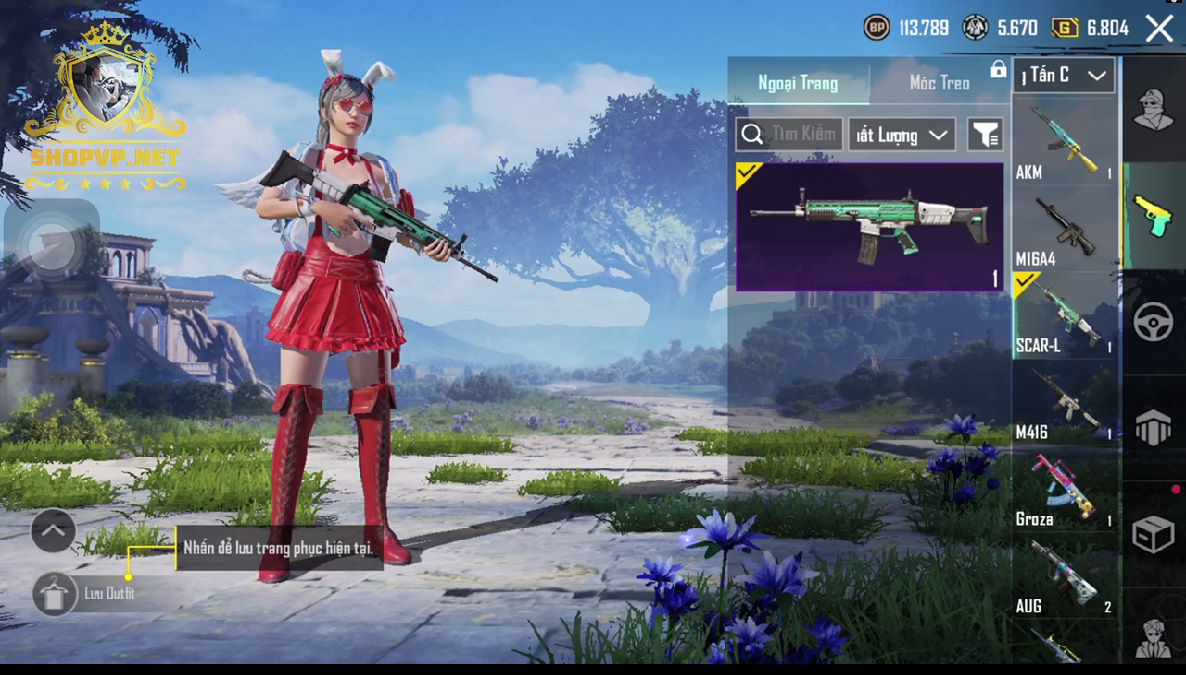Select SCAR-L in the weapon list
The height and width of the screenshot is (675, 1186).
(1065, 315)
